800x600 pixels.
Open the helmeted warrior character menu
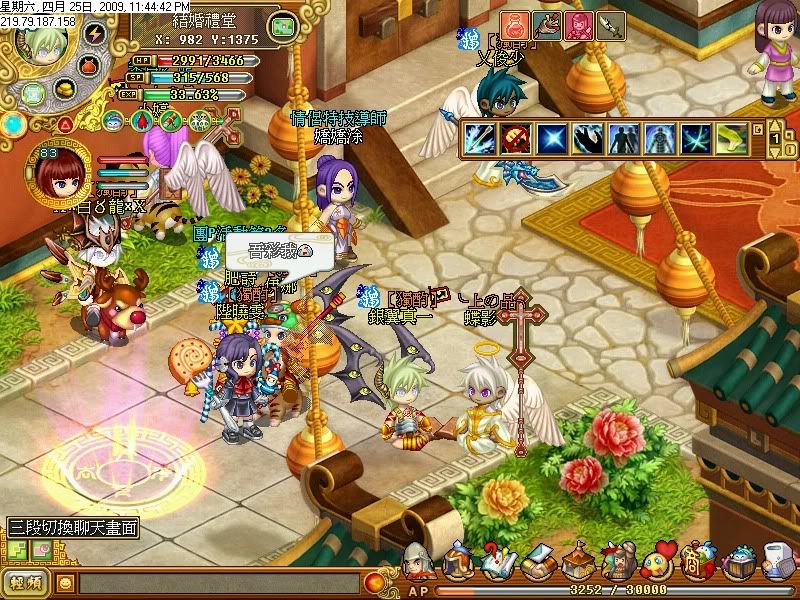click(x=419, y=562)
